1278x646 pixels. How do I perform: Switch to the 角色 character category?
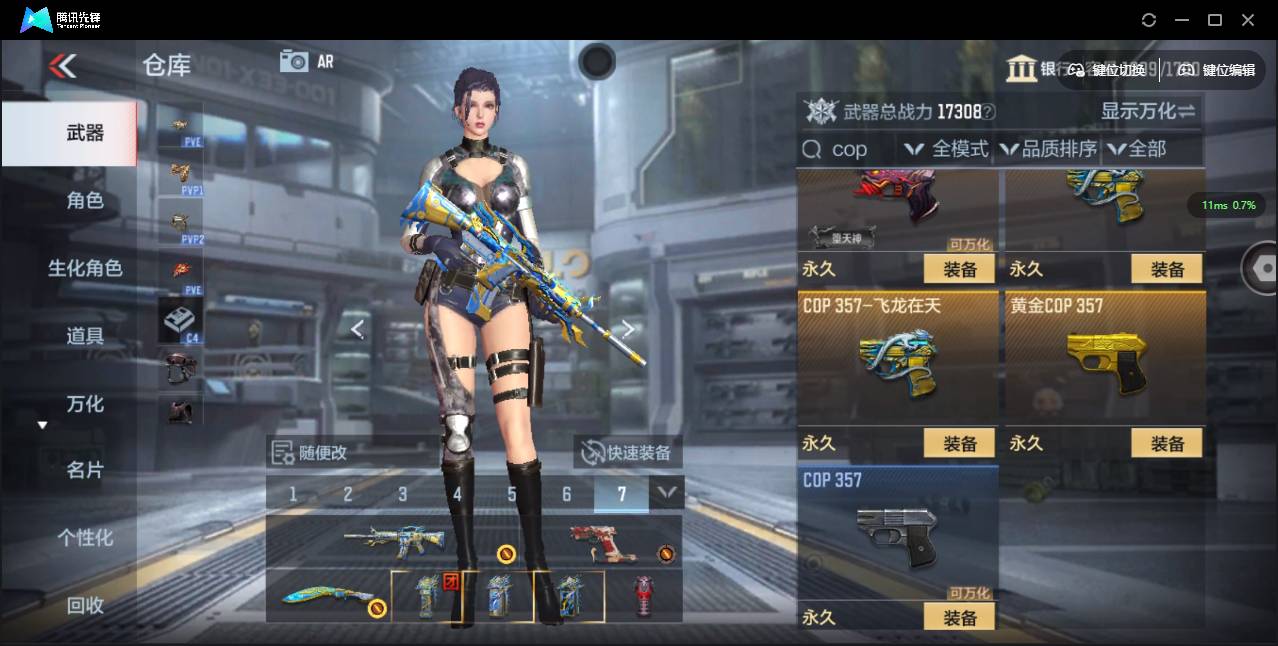(85, 200)
